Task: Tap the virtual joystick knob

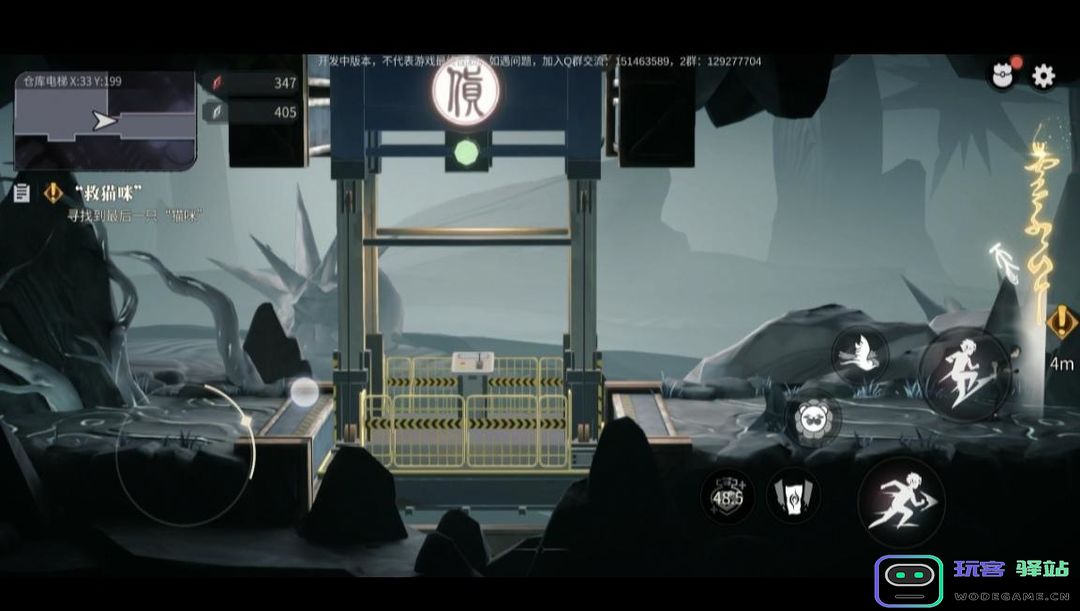Action: pyautogui.click(x=304, y=392)
